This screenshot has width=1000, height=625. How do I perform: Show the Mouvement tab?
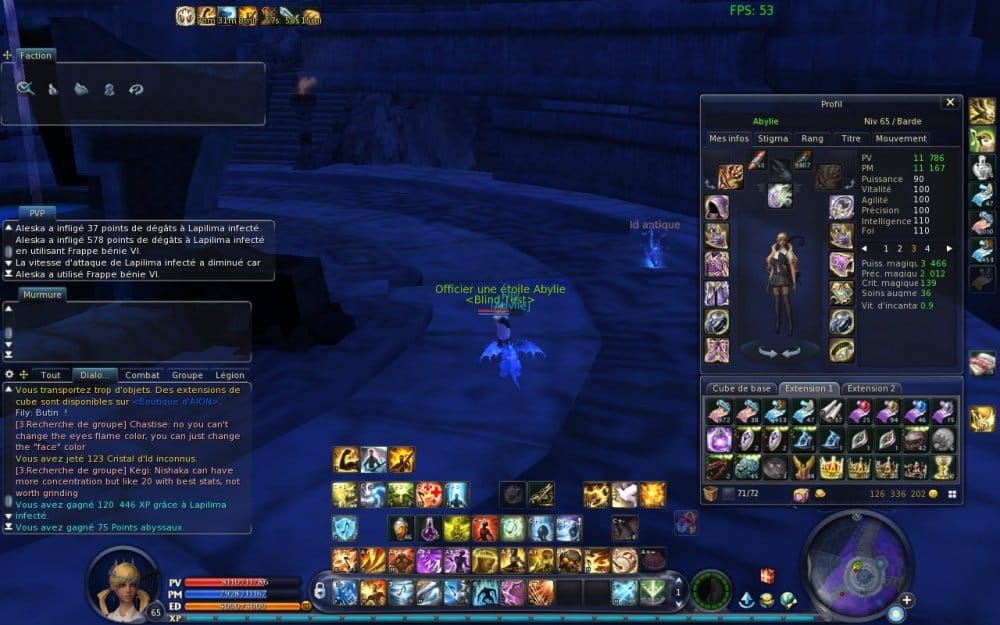901,138
